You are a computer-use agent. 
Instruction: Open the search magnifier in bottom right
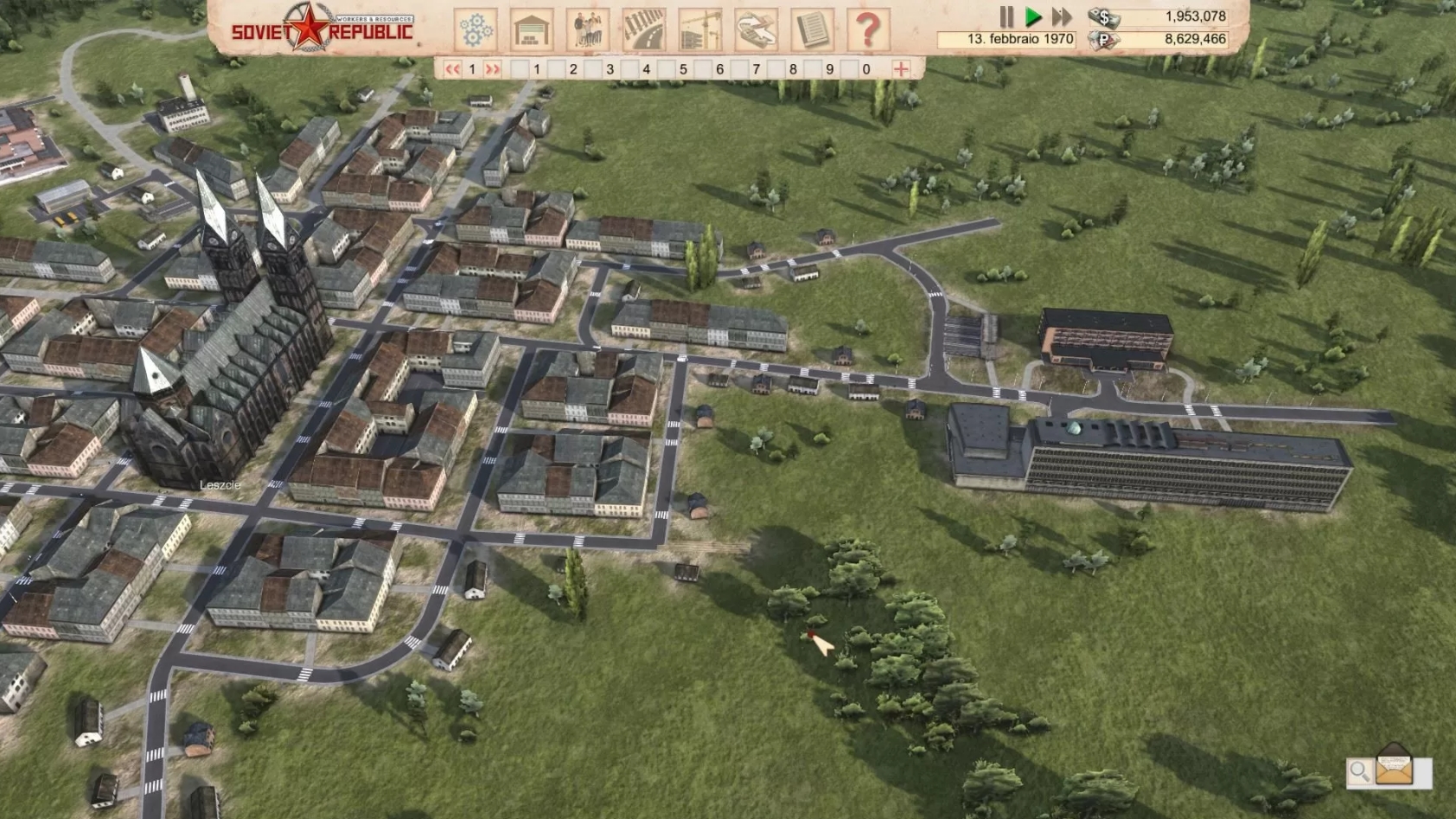1358,770
